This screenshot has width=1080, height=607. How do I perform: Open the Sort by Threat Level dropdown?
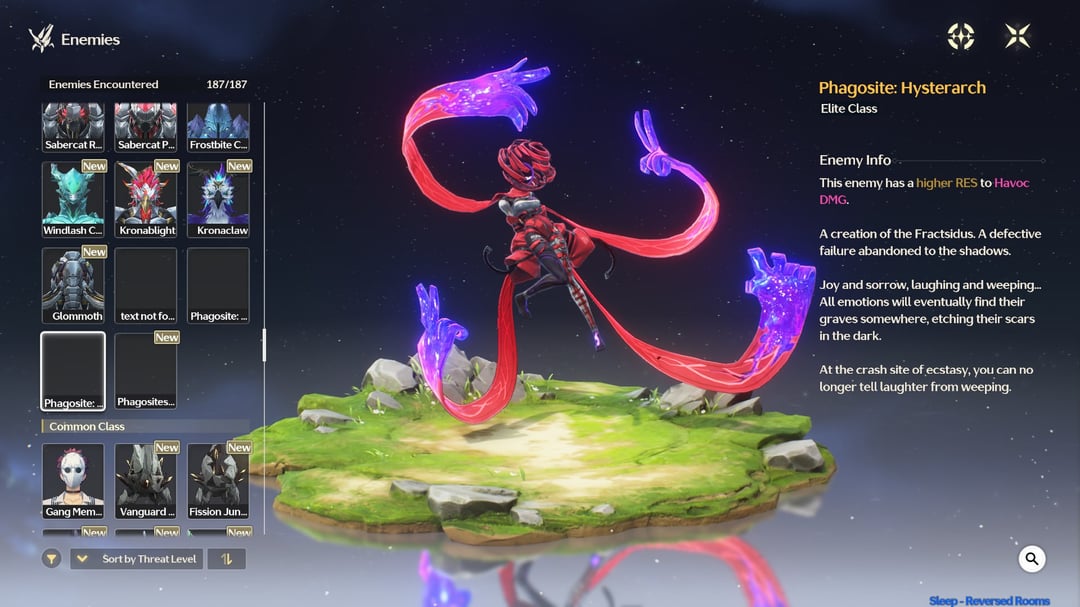(x=137, y=559)
